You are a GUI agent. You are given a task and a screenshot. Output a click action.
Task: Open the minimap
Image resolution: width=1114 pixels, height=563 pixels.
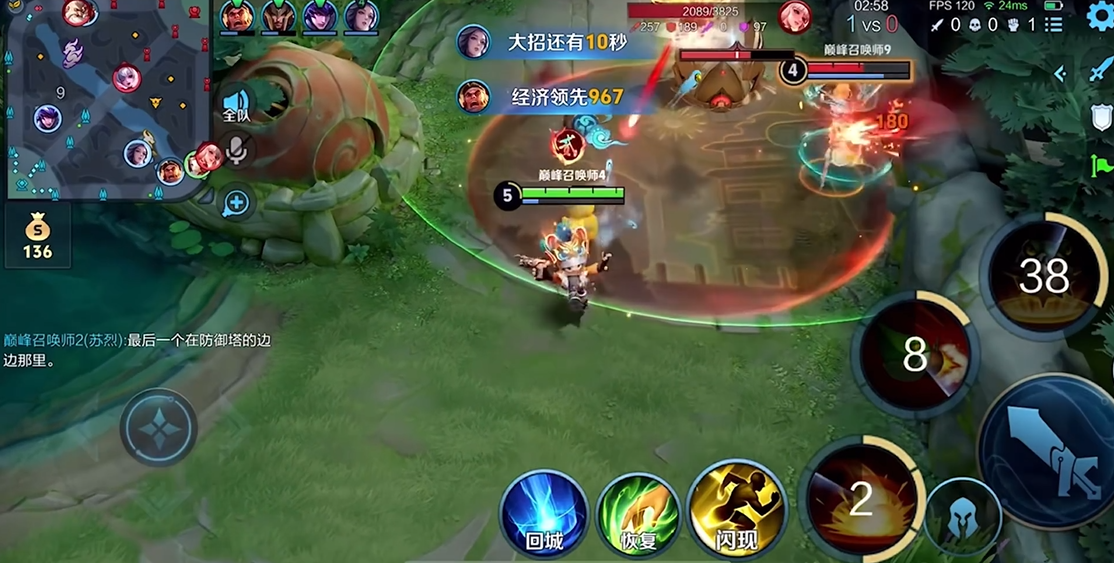pos(104,98)
